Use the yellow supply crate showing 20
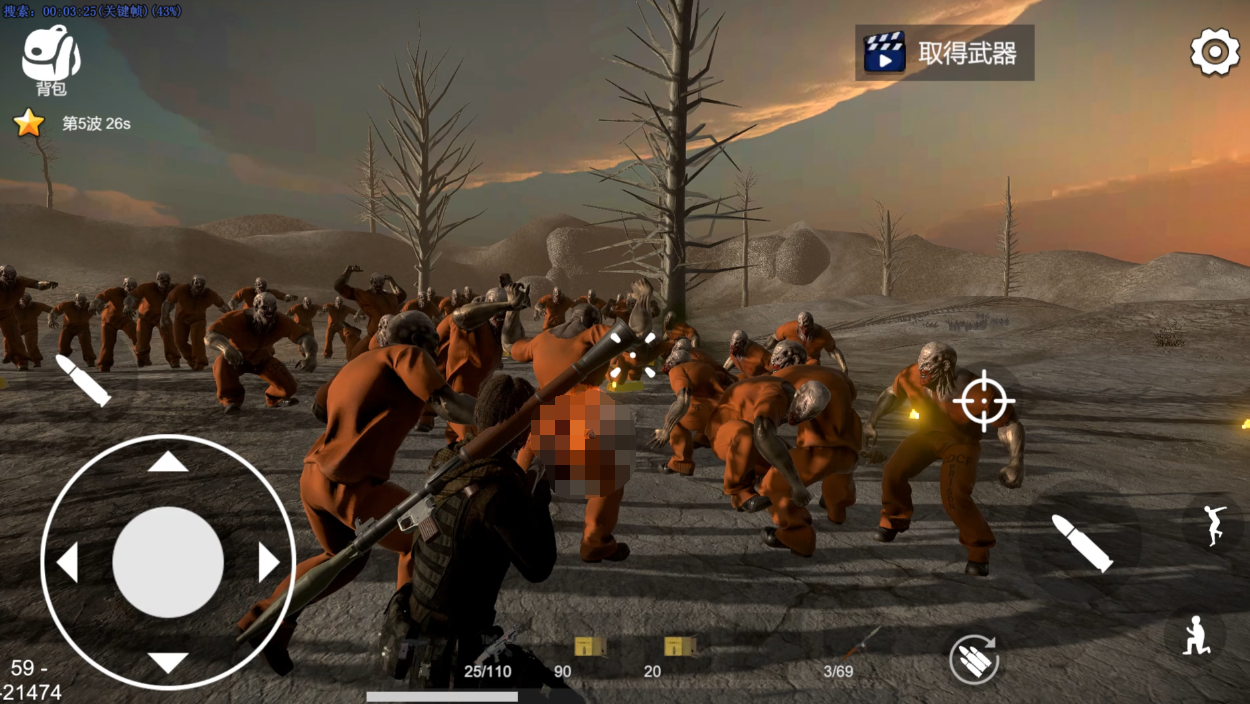Viewport: 1250px width, 704px height. [679, 647]
